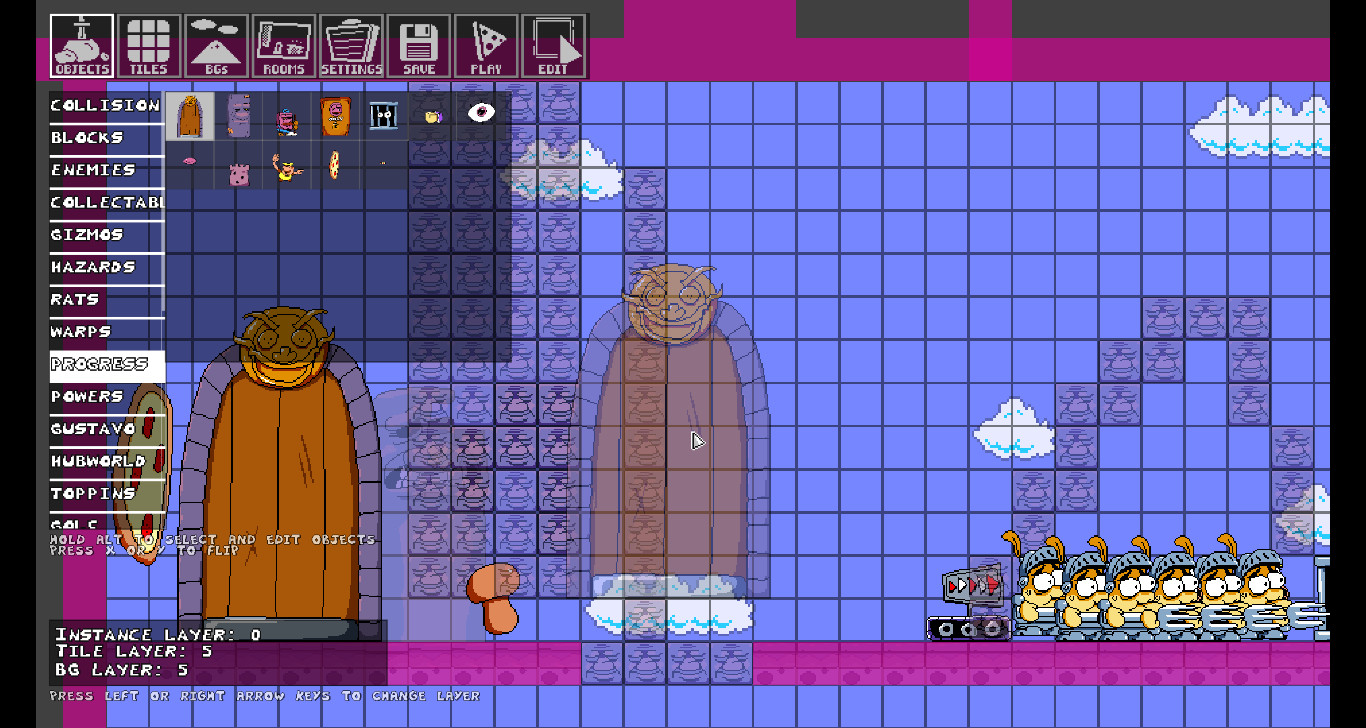Open the OBJECTS panel

[x=81, y=44]
